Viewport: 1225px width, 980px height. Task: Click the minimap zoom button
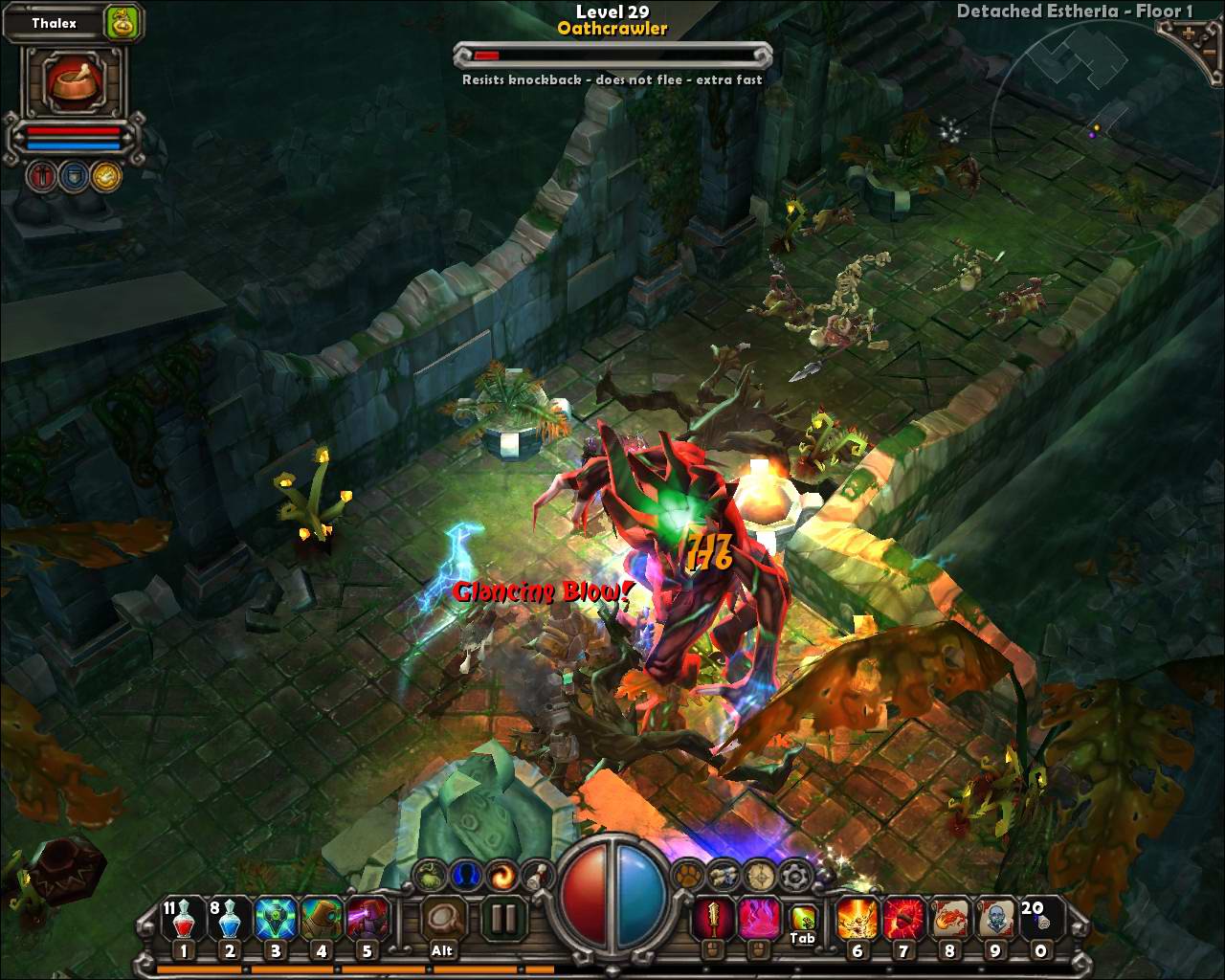click(x=1189, y=35)
